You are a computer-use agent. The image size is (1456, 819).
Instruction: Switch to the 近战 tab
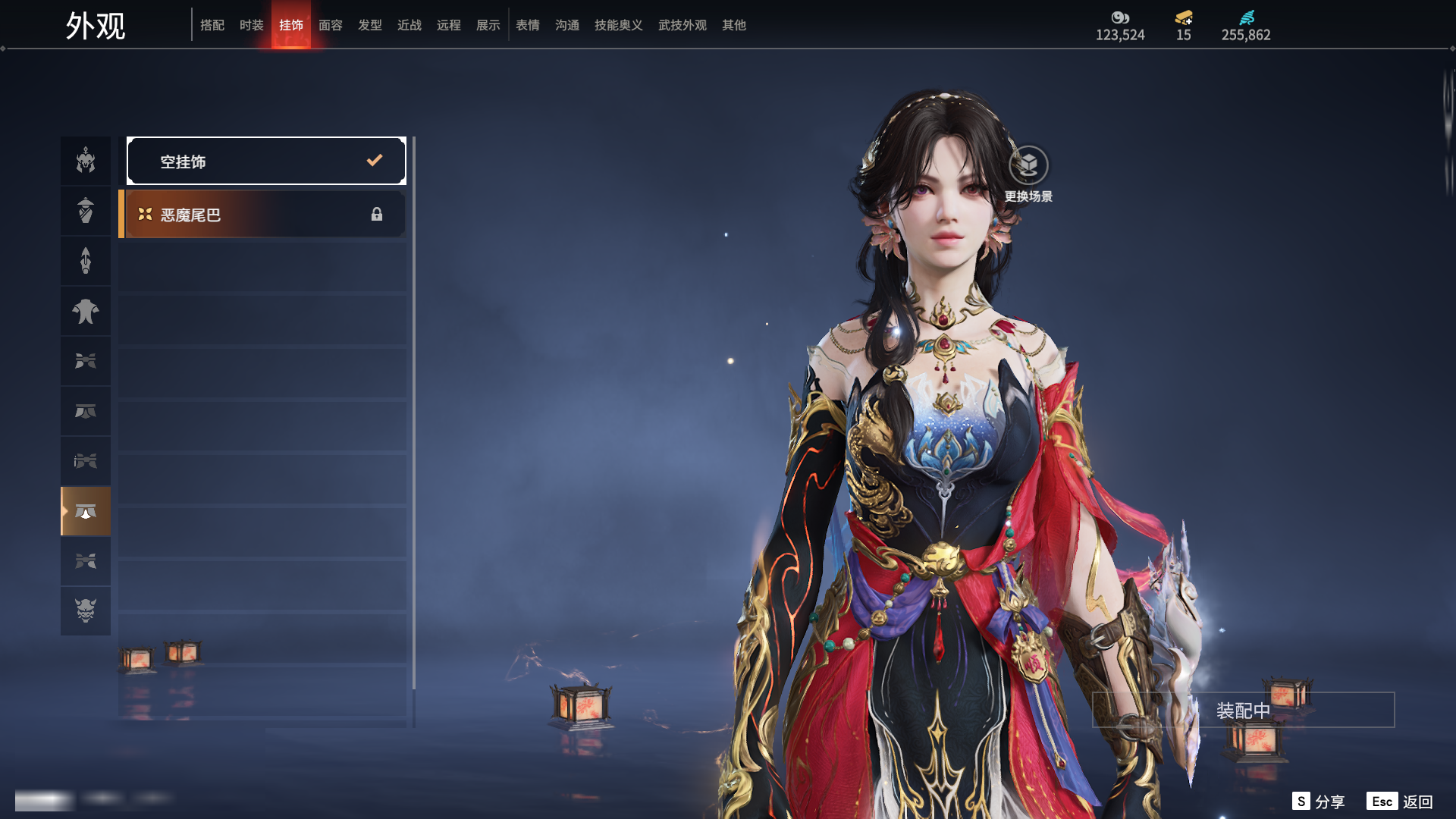(x=409, y=25)
